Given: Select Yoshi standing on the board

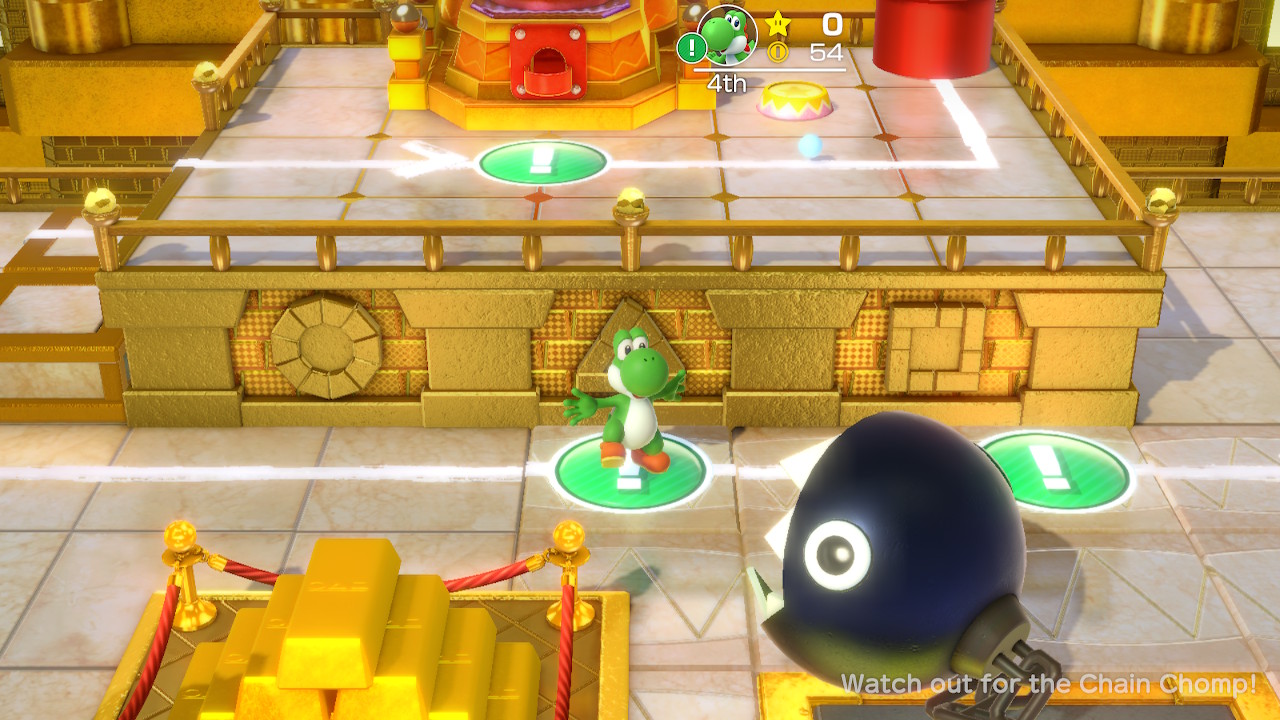Looking at the screenshot, I should pos(640,400).
